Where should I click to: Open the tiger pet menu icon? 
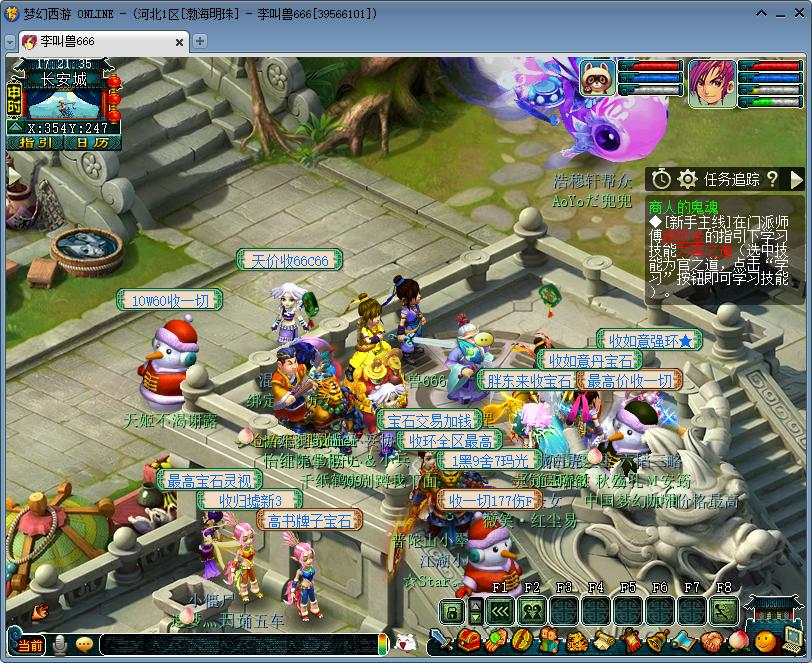(576, 641)
